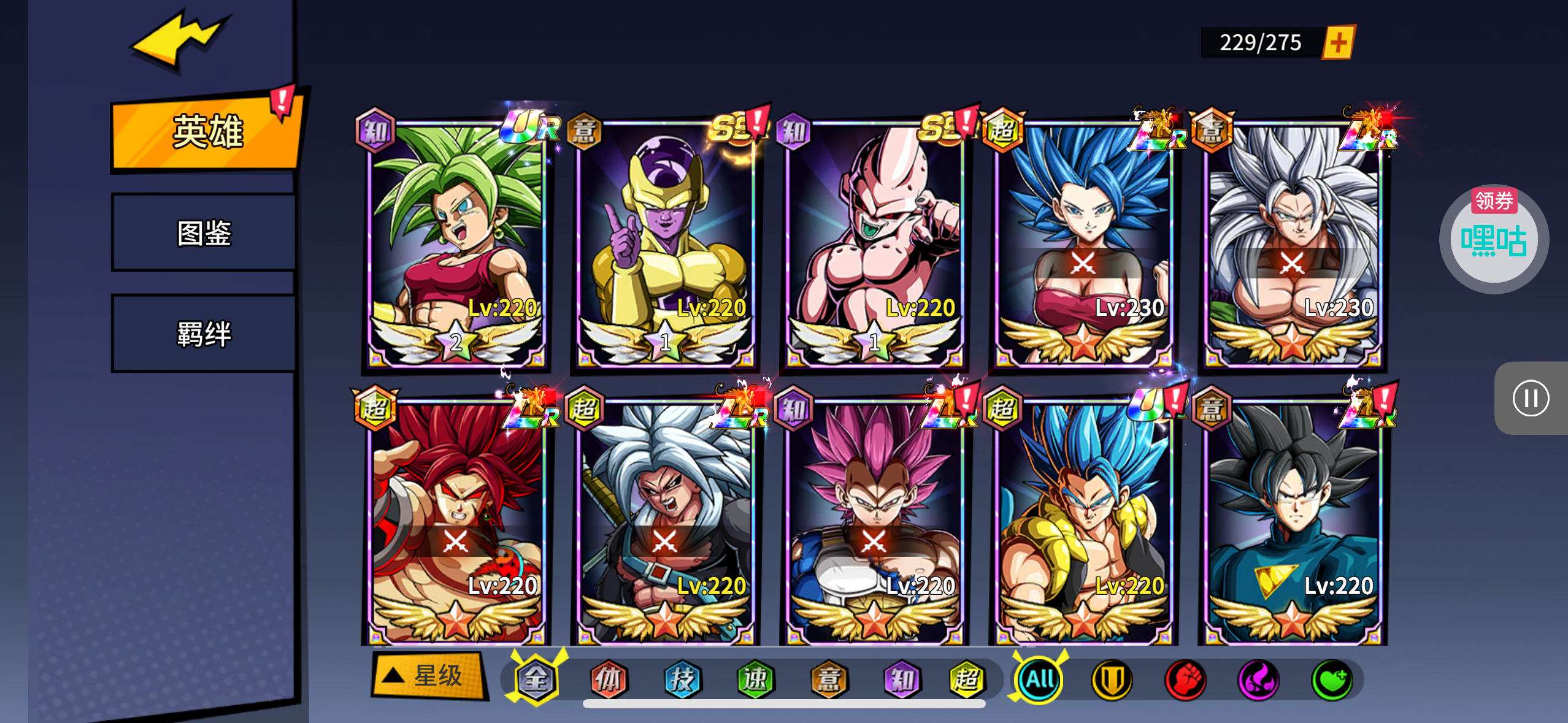Image resolution: width=1568 pixels, height=723 pixels.
Task: Open the 羁绊 tab
Action: coord(204,334)
